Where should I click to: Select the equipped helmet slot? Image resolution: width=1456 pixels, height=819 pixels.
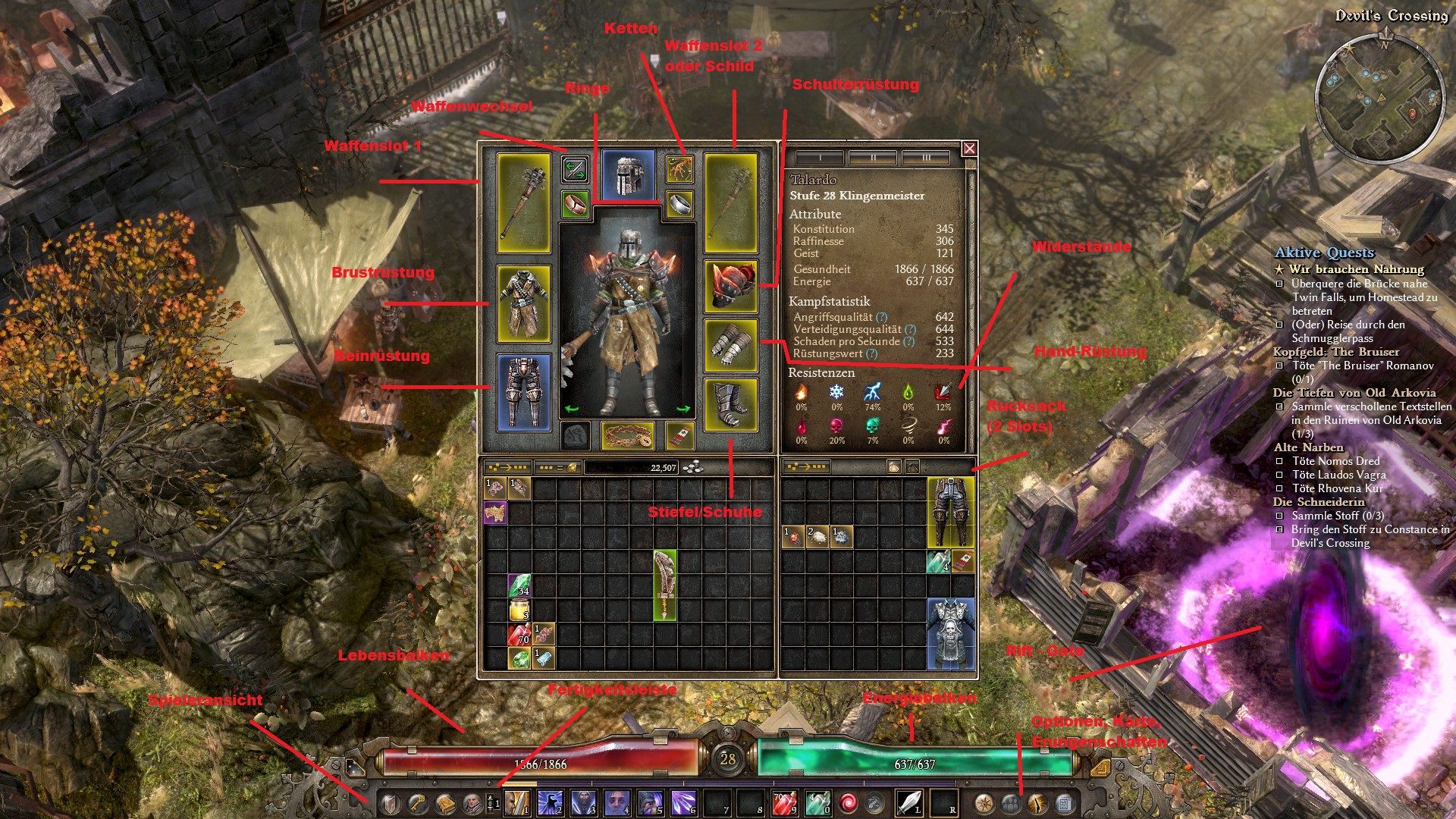[628, 175]
